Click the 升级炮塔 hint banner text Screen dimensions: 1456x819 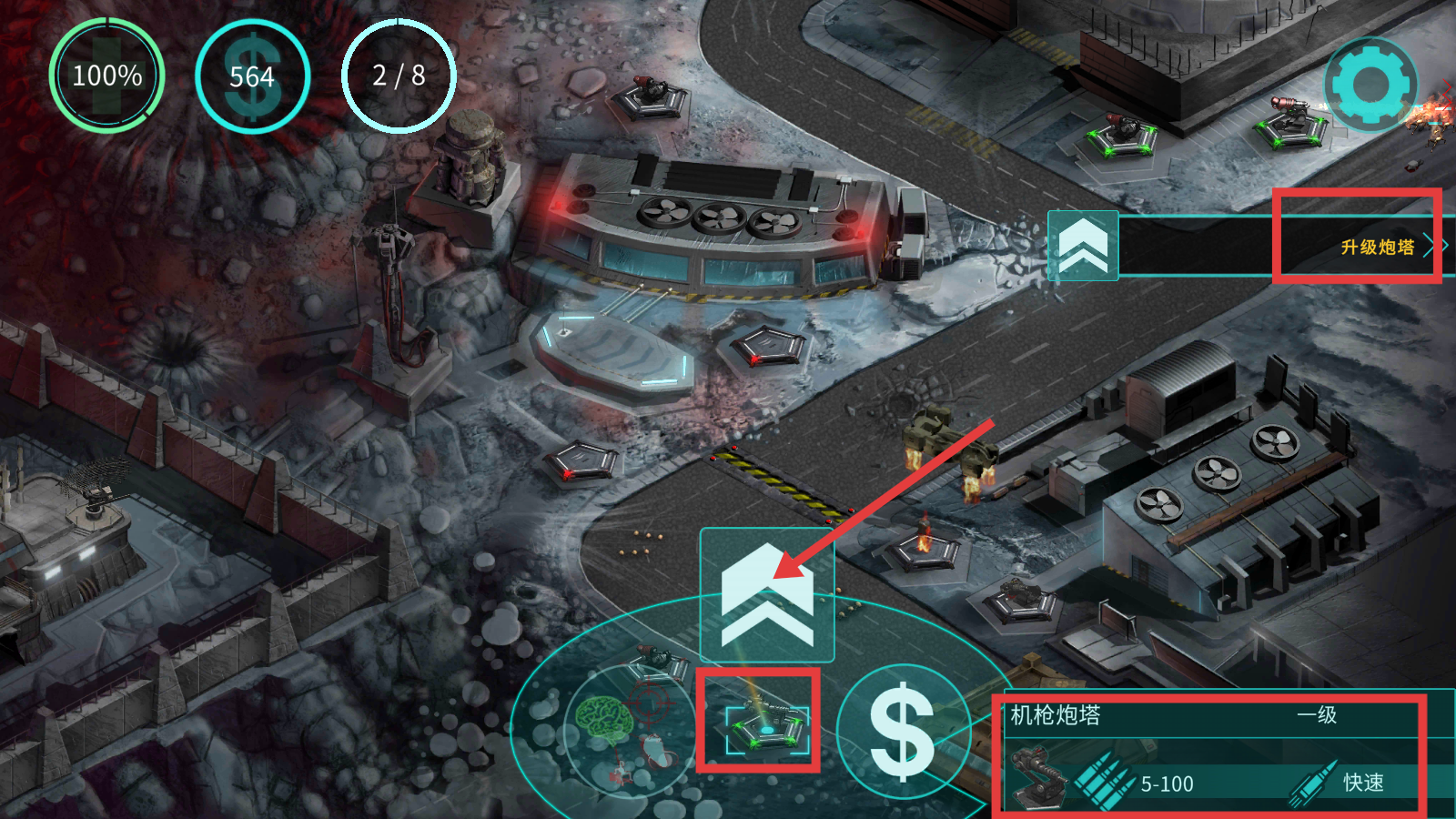(x=1377, y=247)
